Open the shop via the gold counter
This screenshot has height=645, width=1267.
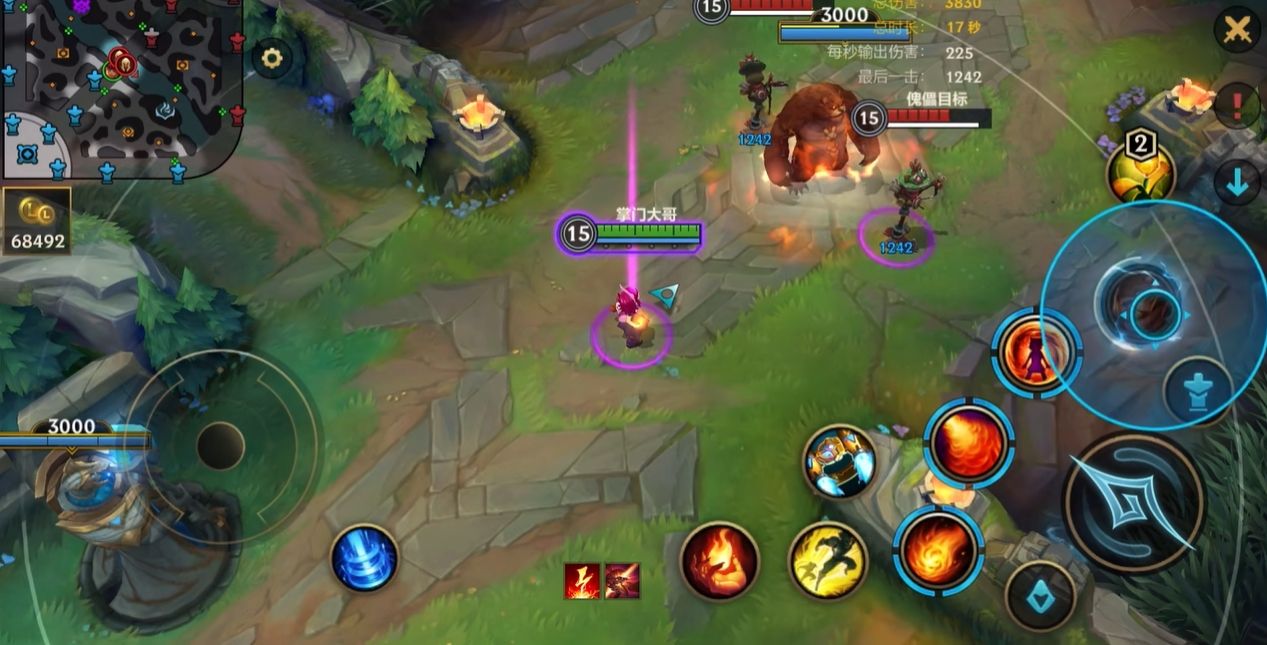[x=37, y=220]
